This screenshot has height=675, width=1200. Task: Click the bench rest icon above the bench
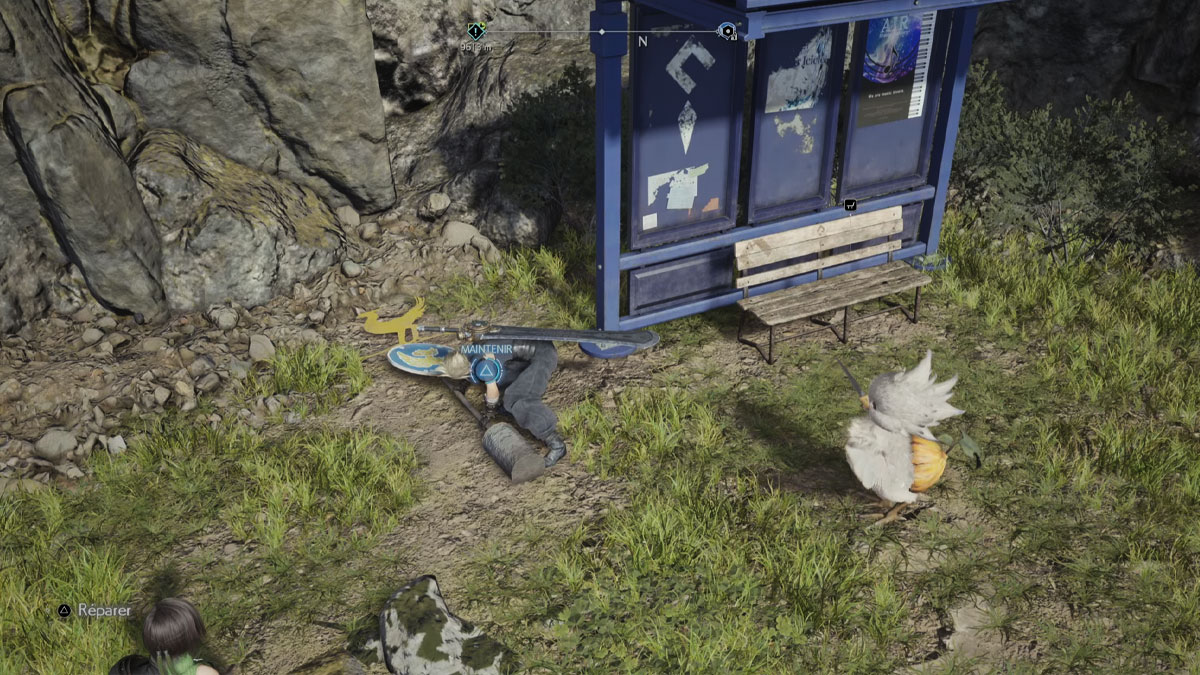[850, 204]
